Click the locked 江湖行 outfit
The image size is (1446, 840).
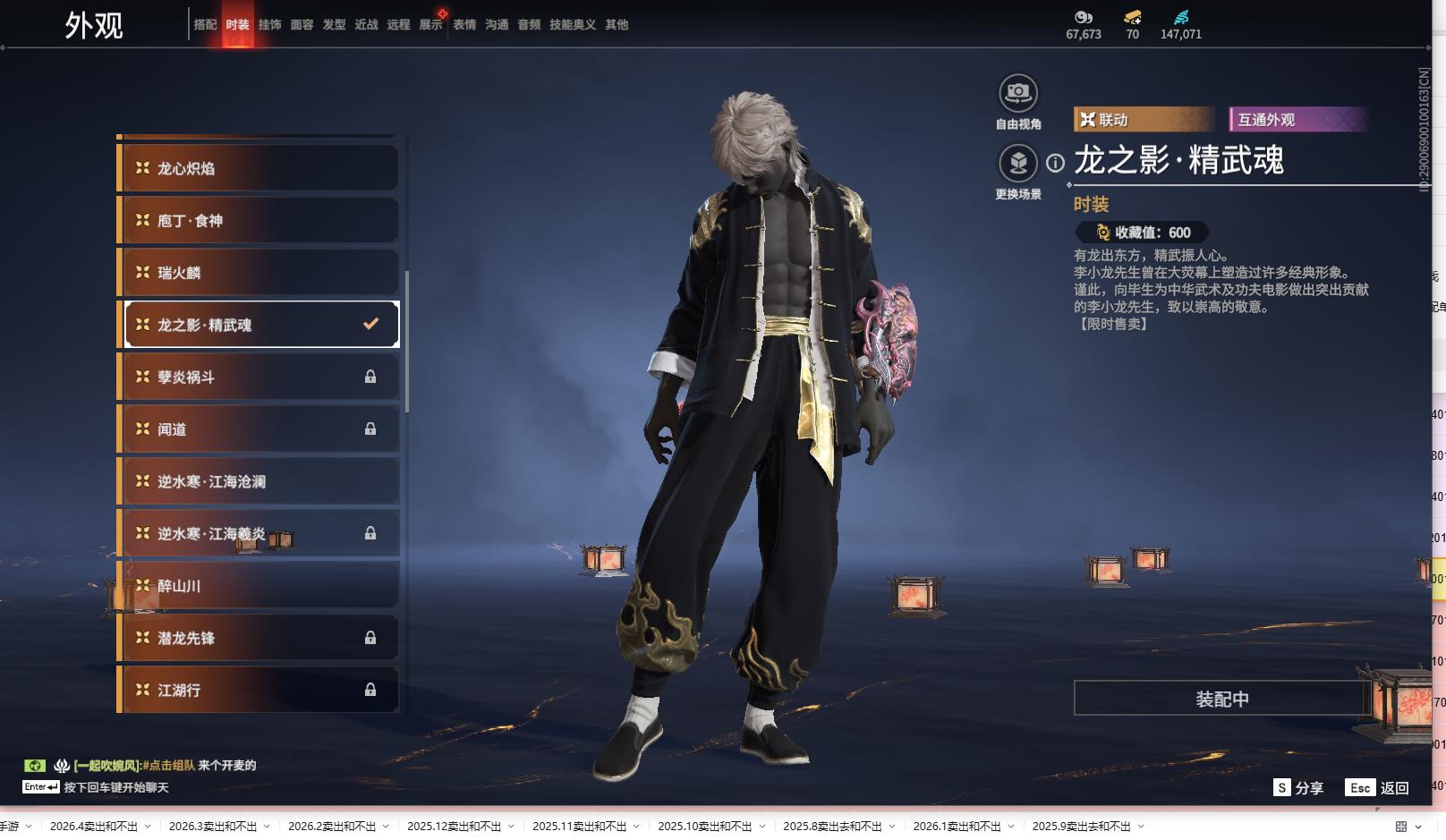[258, 690]
